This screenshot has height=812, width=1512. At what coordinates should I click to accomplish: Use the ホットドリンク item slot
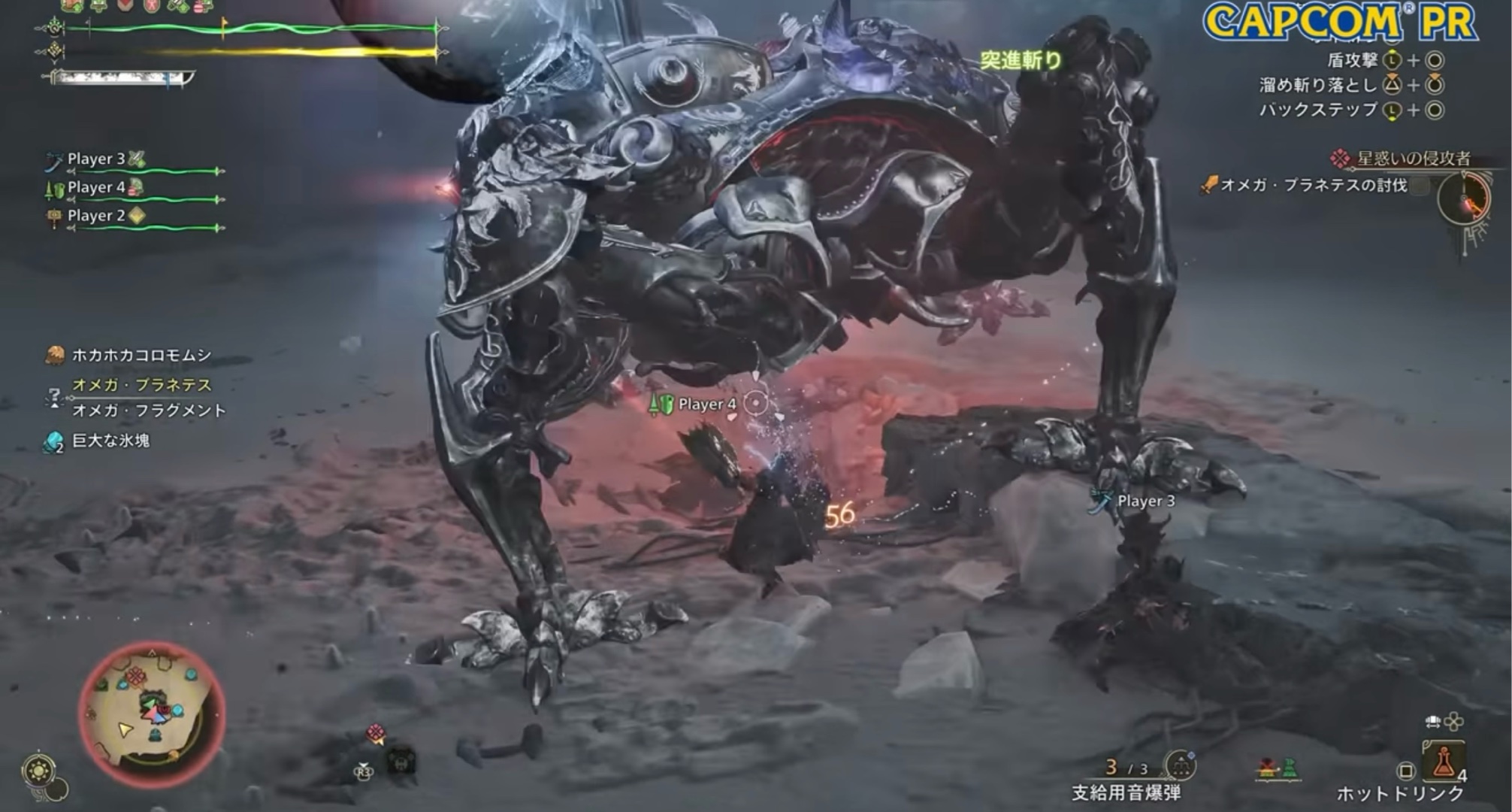point(1442,763)
